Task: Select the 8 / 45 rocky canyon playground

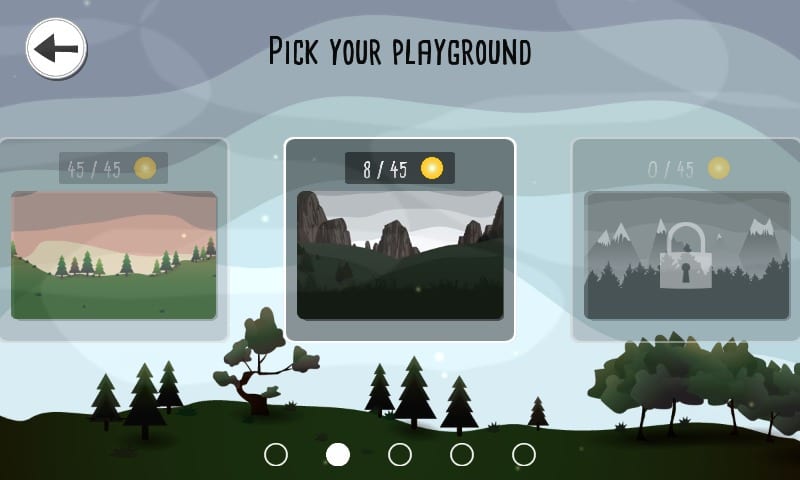Action: point(400,254)
